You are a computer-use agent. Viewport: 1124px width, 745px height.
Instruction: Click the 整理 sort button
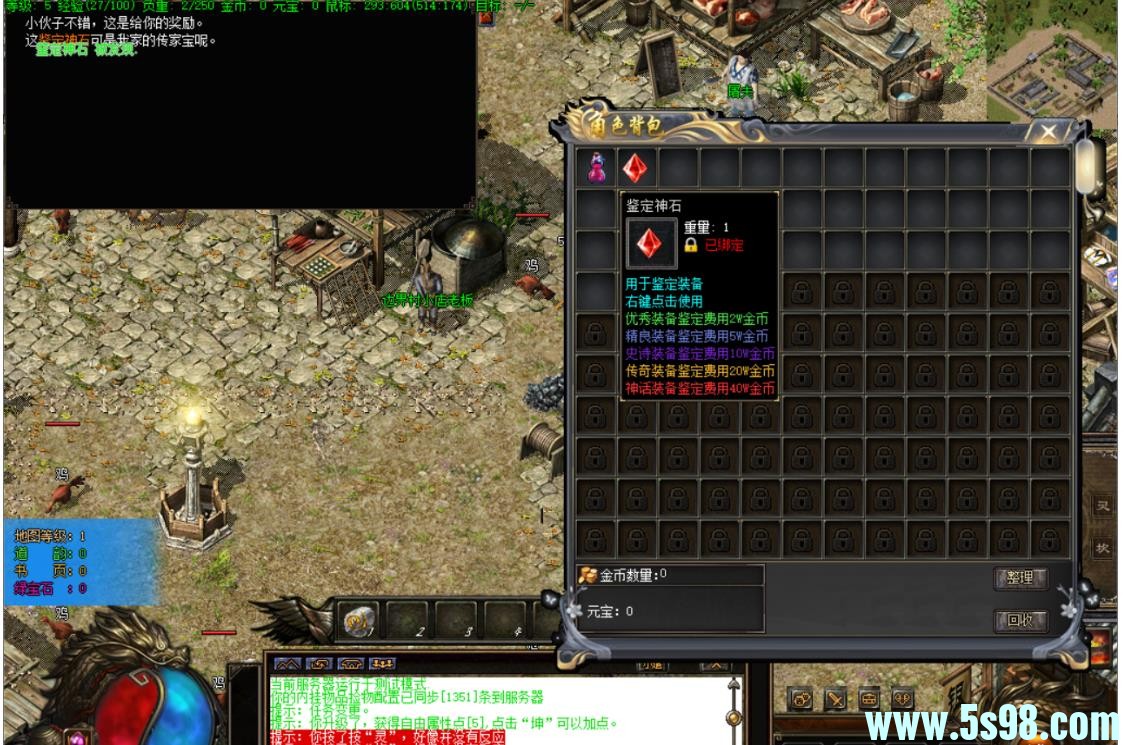[1019, 578]
